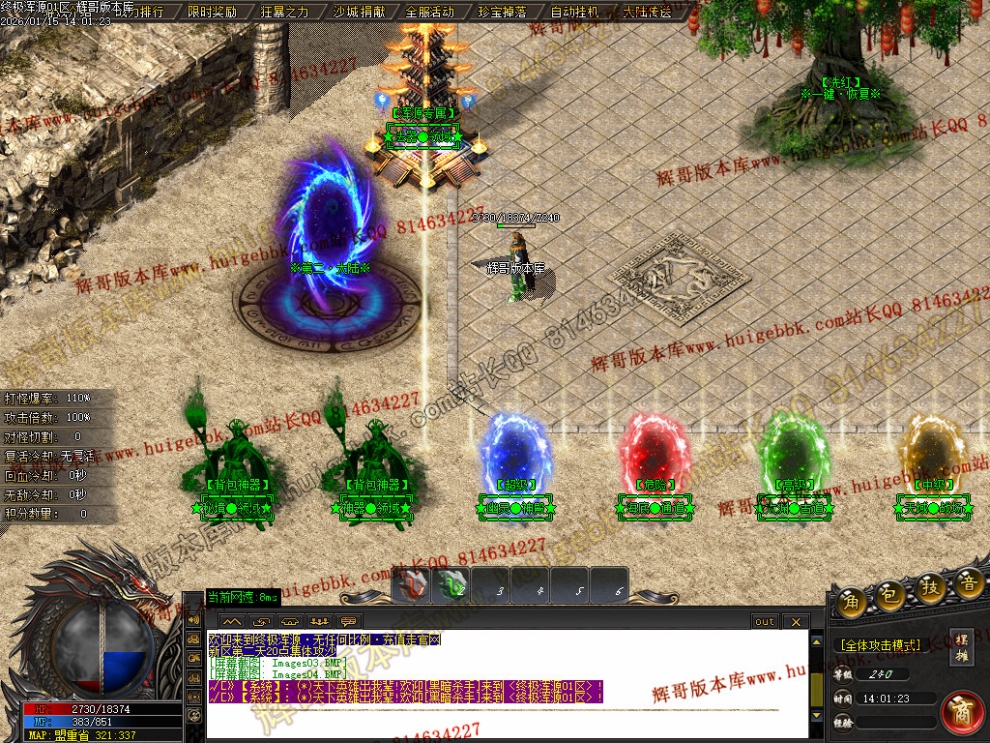The height and width of the screenshot is (743, 990).
Task: Select the 沙城捐献 donation button
Action: click(x=357, y=12)
